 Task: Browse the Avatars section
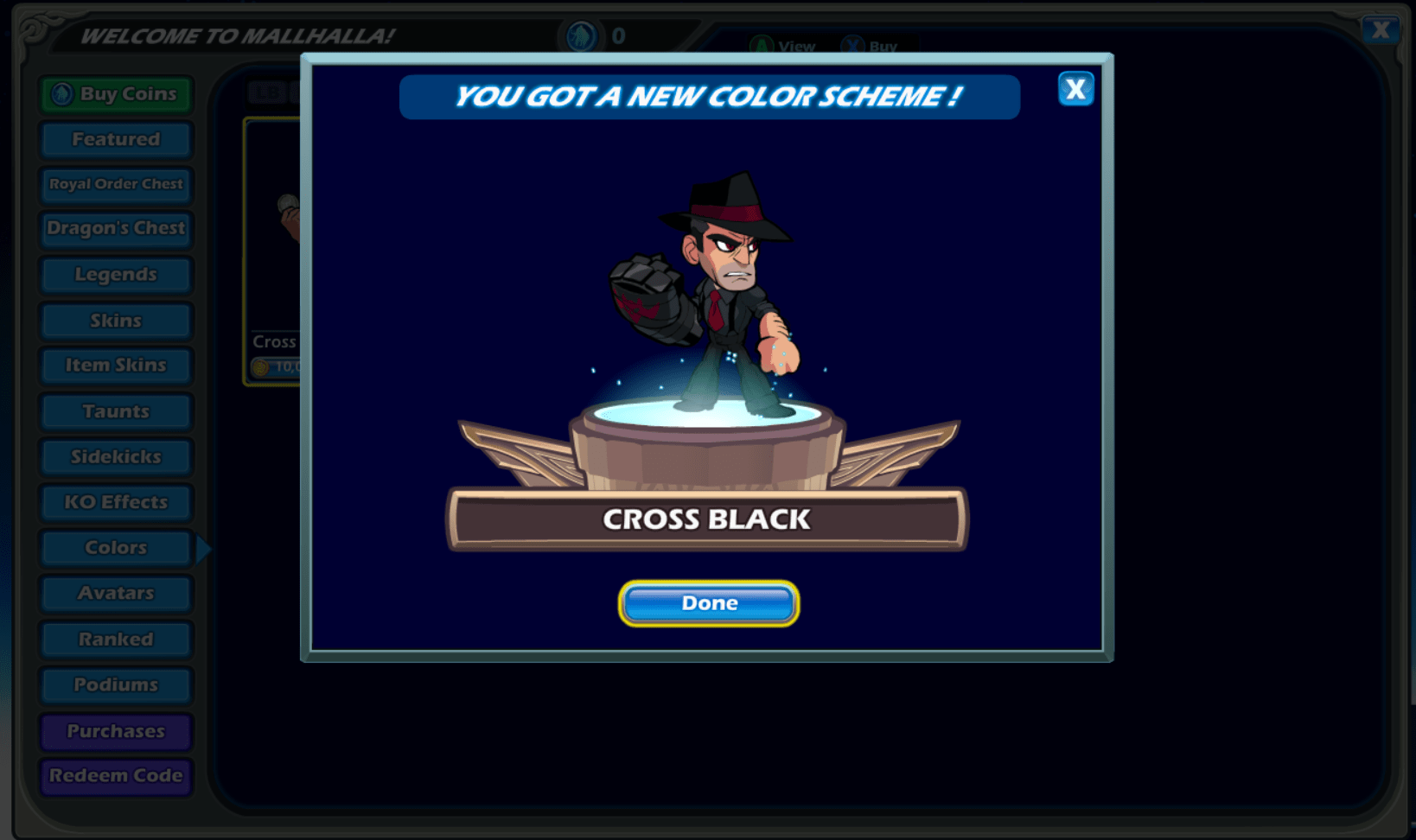click(x=115, y=593)
